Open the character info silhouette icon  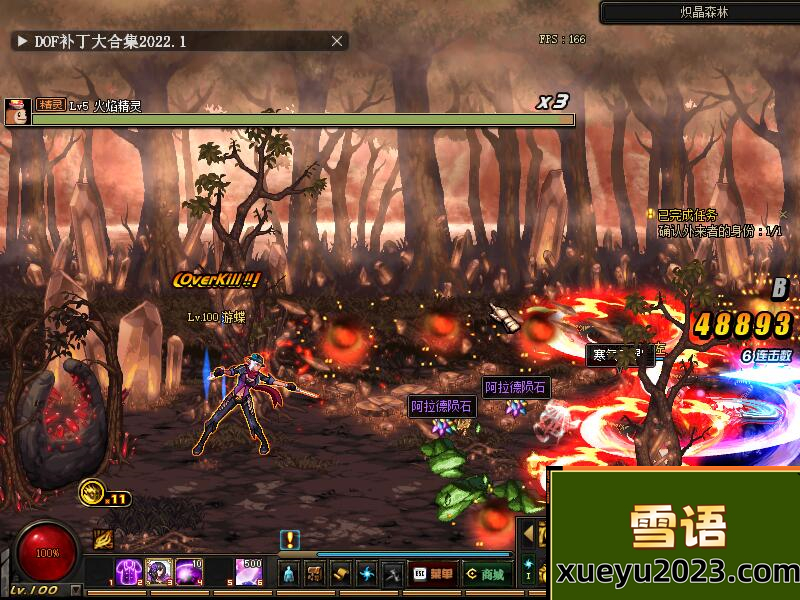pyautogui.click(x=289, y=573)
